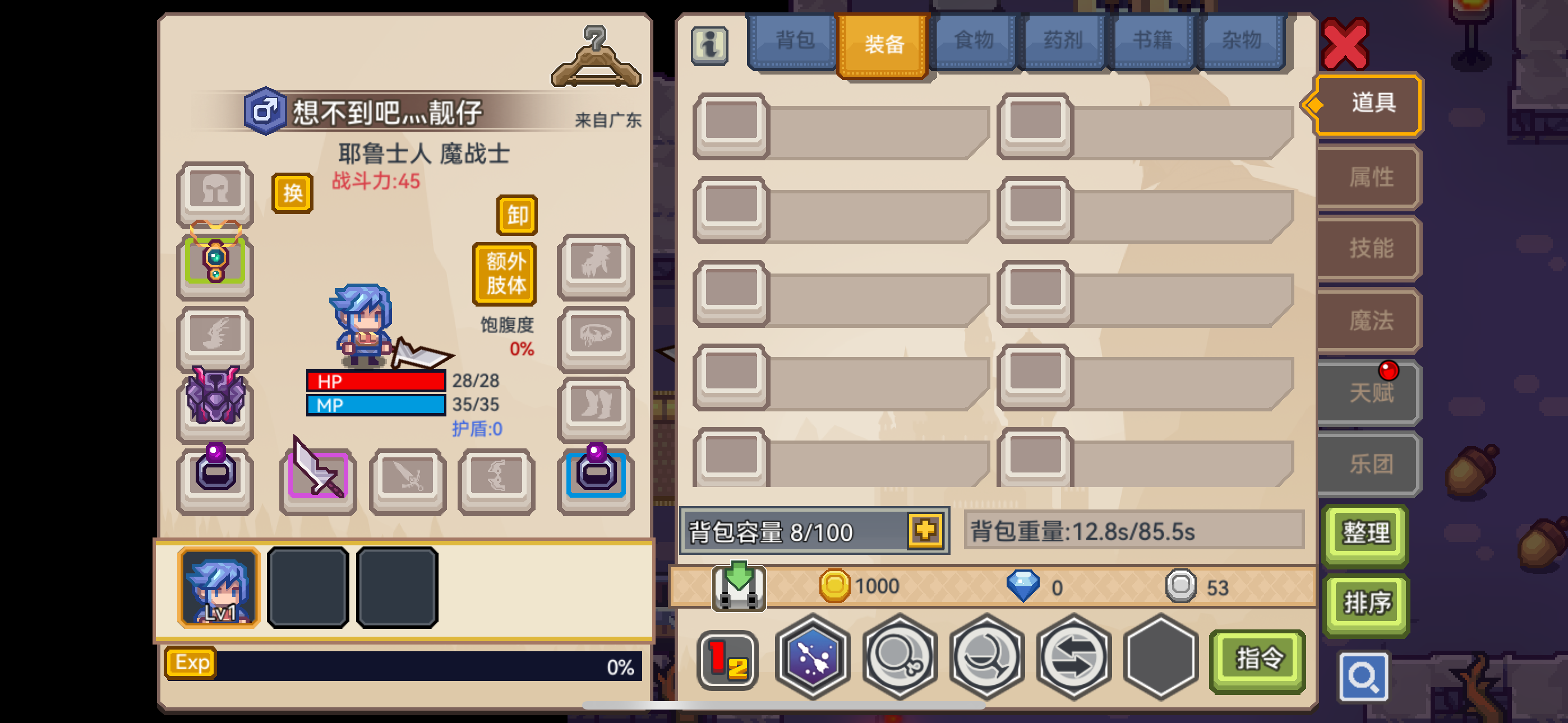Click an empty party member slot

(x=308, y=587)
